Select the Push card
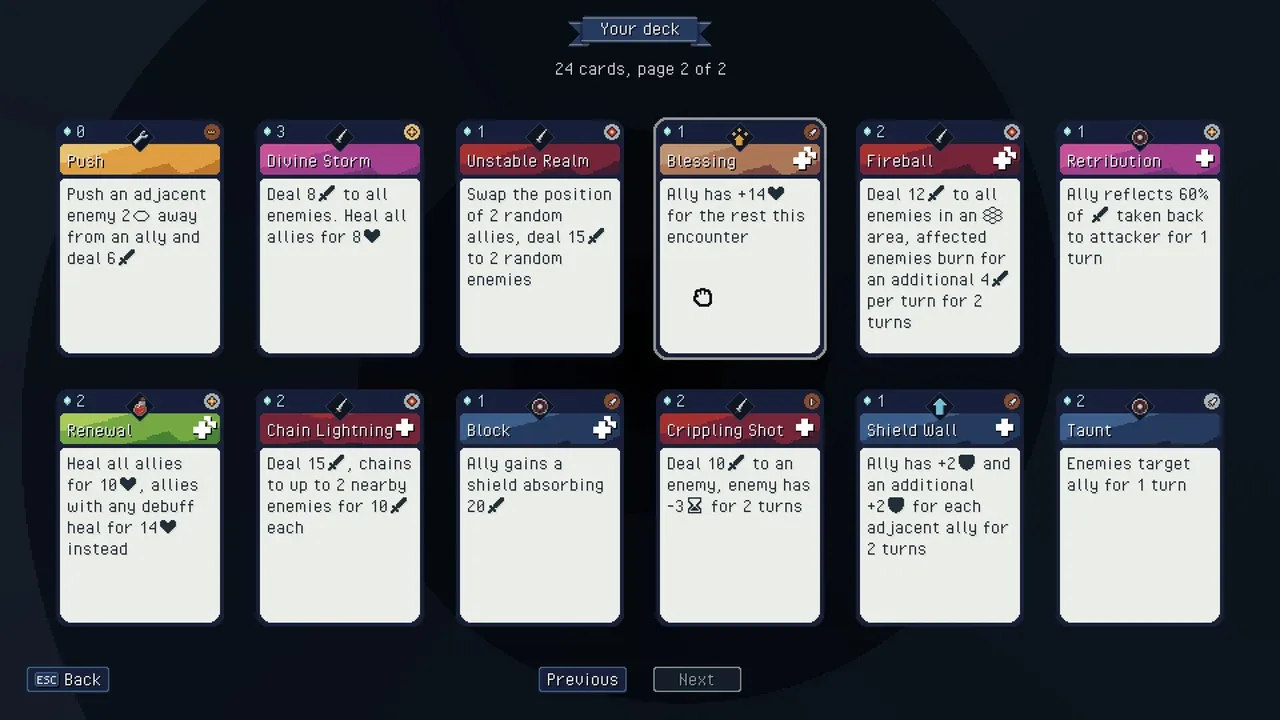Viewport: 1280px width, 720px height. pos(140,238)
